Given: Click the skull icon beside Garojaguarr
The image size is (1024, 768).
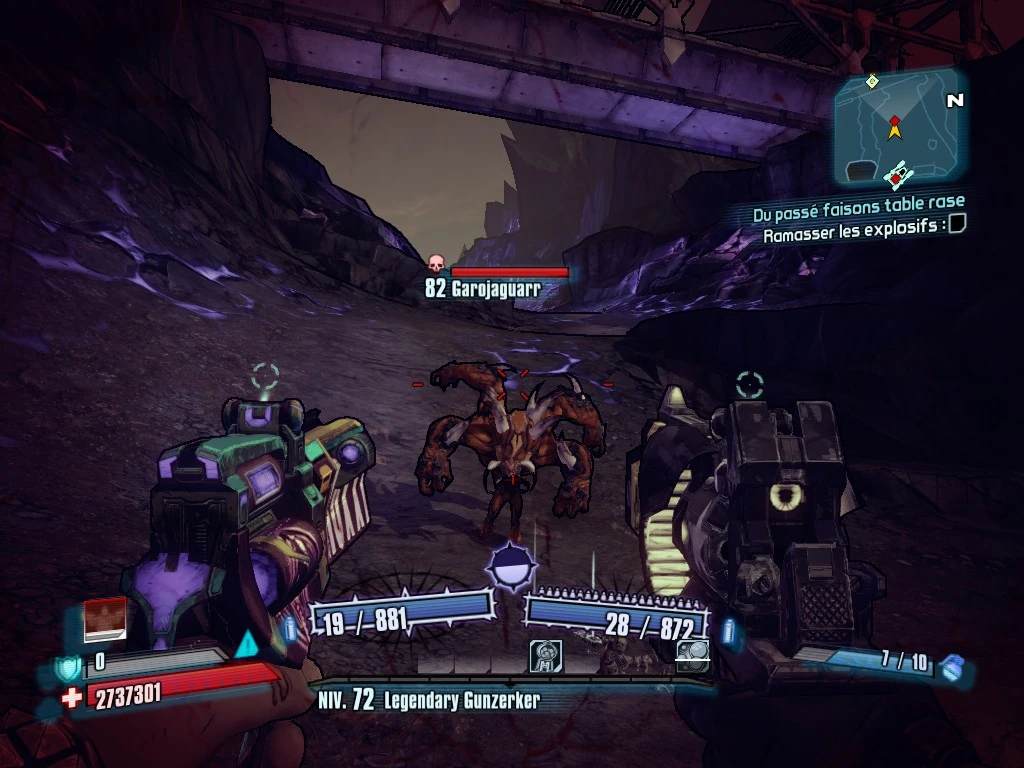Looking at the screenshot, I should pyautogui.click(x=436, y=264).
